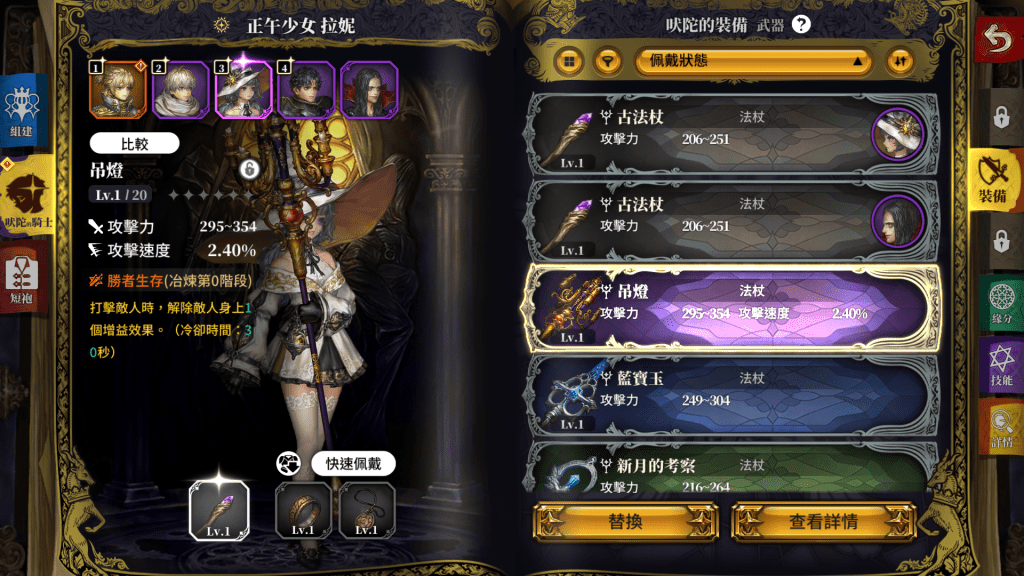Activate 快速佩戴 quick equip
The image size is (1024, 576).
coord(353,464)
